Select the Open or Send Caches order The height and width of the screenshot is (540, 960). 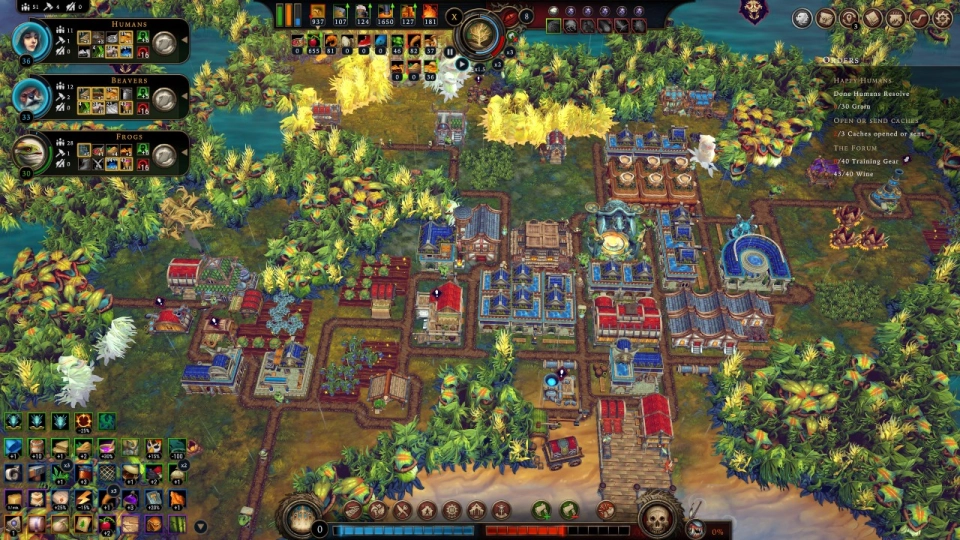tap(875, 120)
